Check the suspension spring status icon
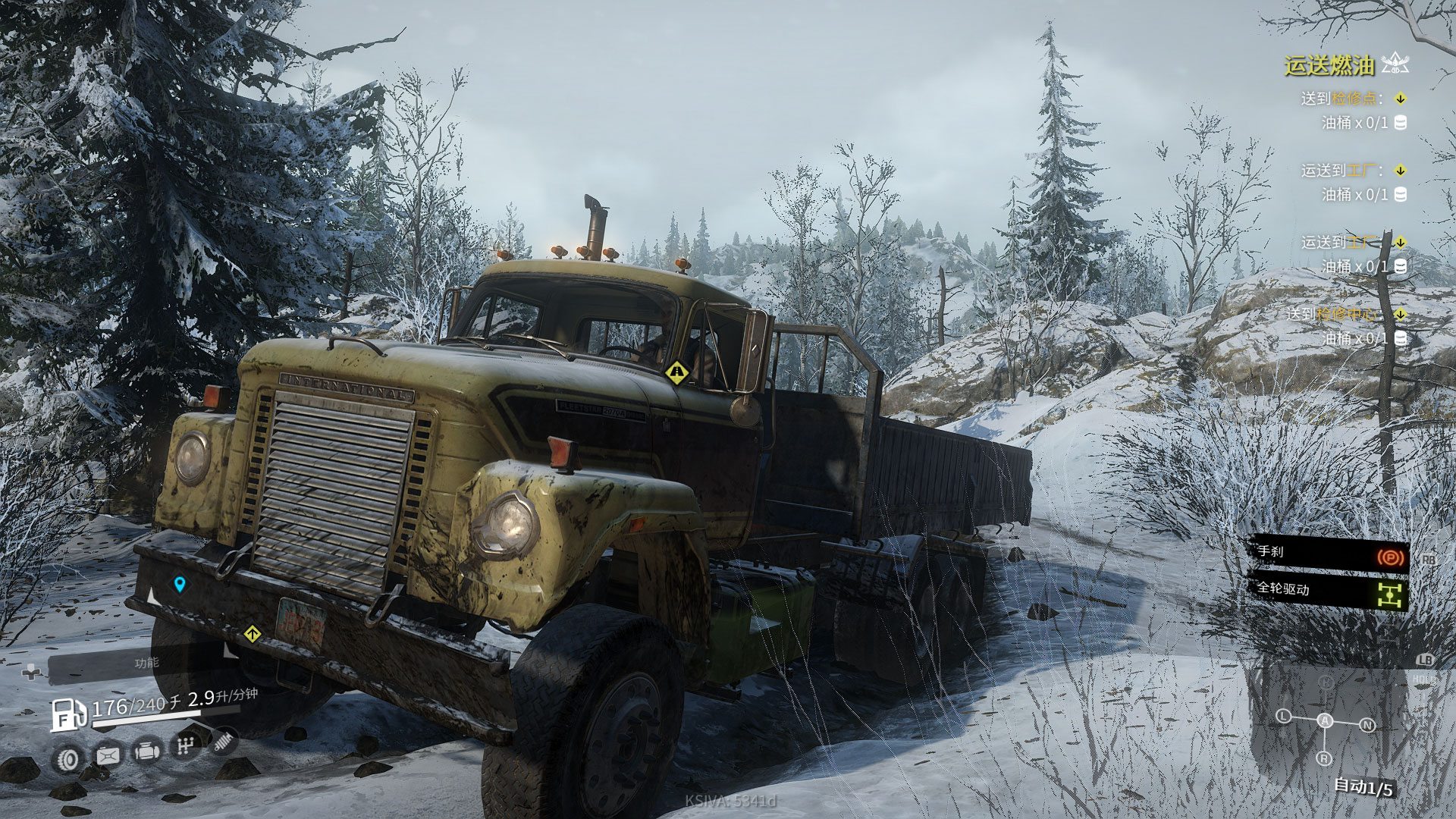 click(x=224, y=742)
